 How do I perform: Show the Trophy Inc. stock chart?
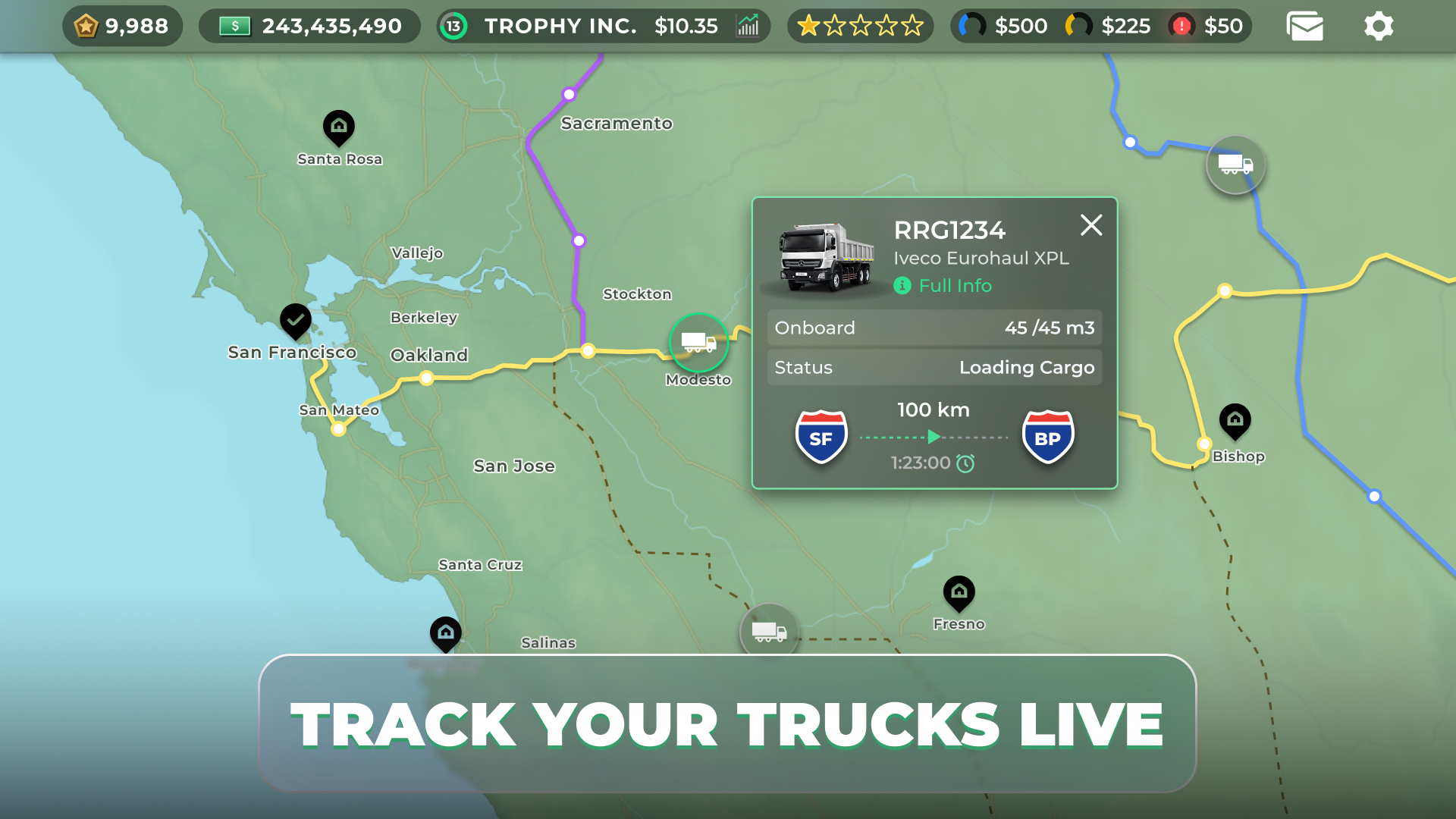(748, 27)
